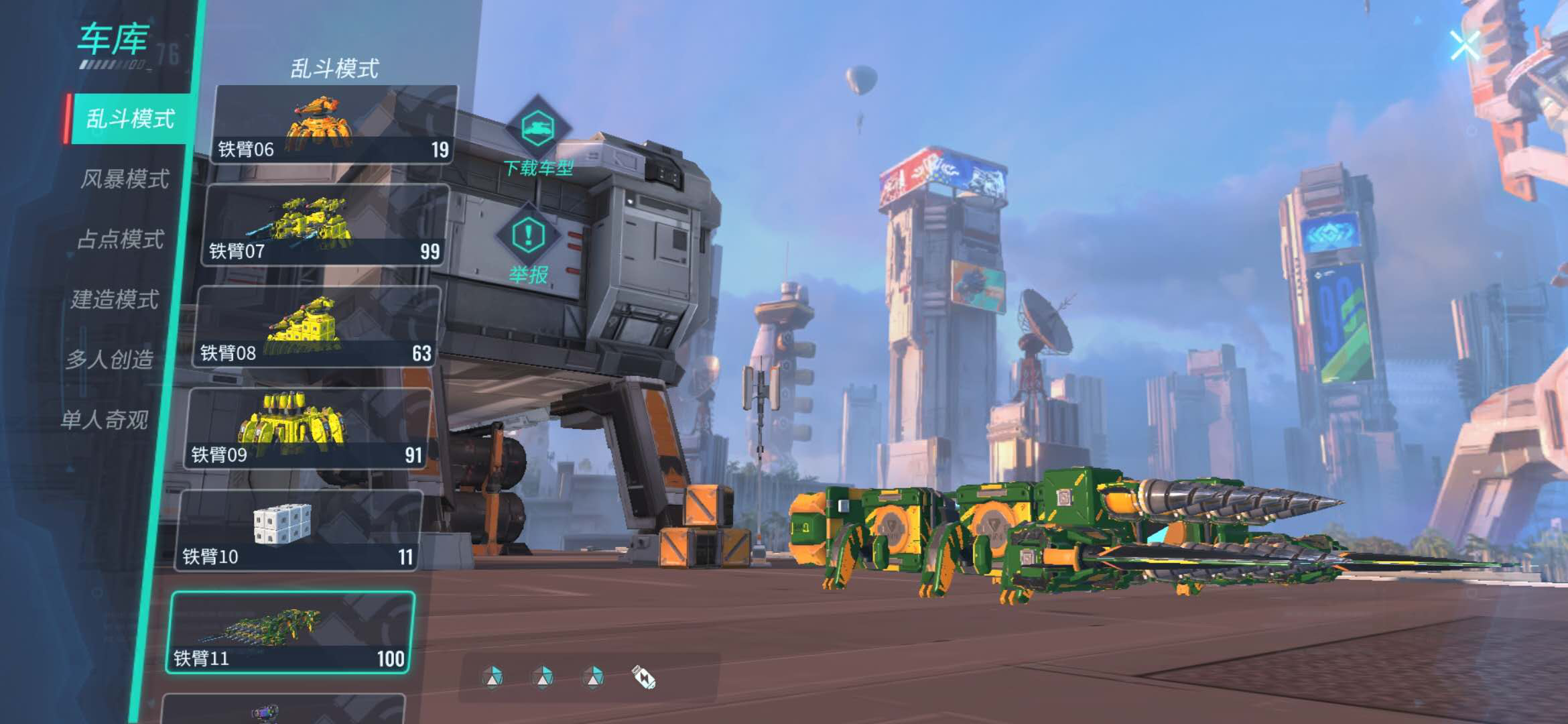Open the 风暴模式 category
The height and width of the screenshot is (724, 1568).
[x=125, y=179]
